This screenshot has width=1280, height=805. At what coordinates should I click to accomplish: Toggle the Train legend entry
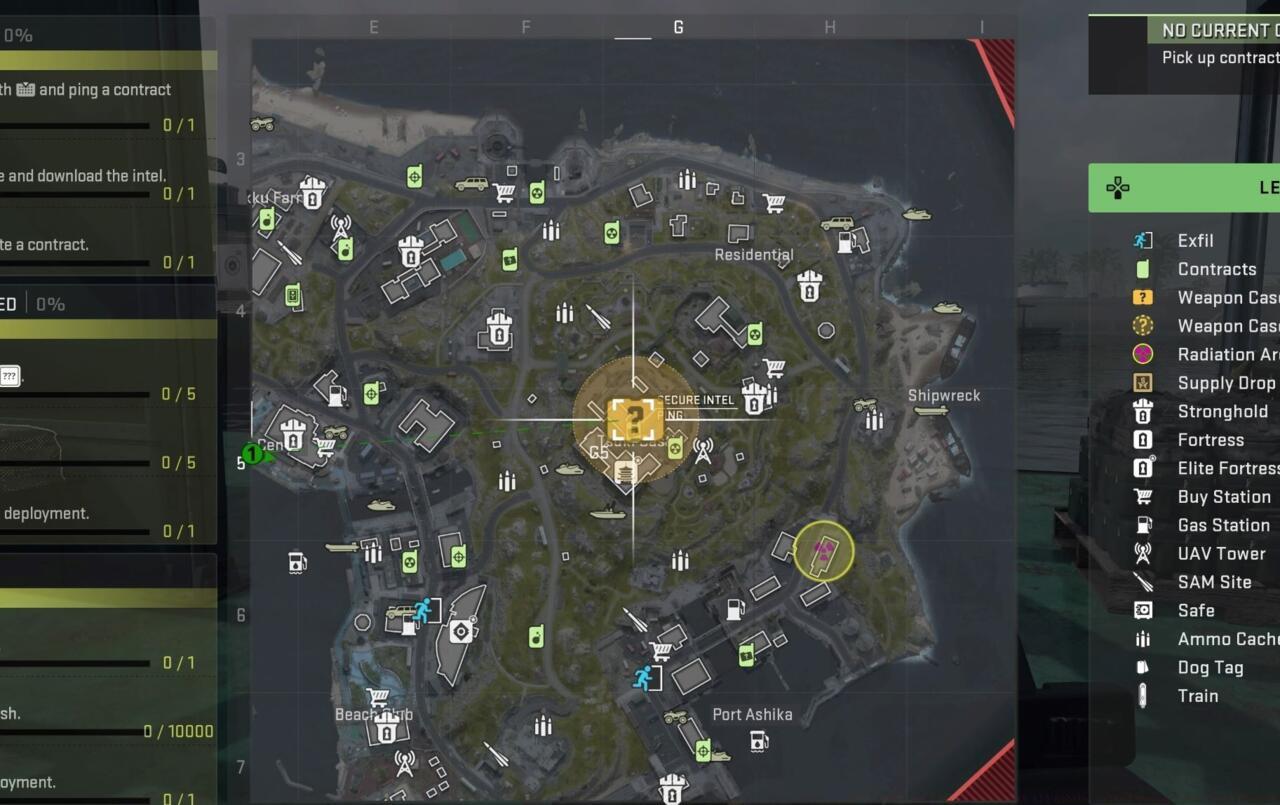[x=1141, y=696]
